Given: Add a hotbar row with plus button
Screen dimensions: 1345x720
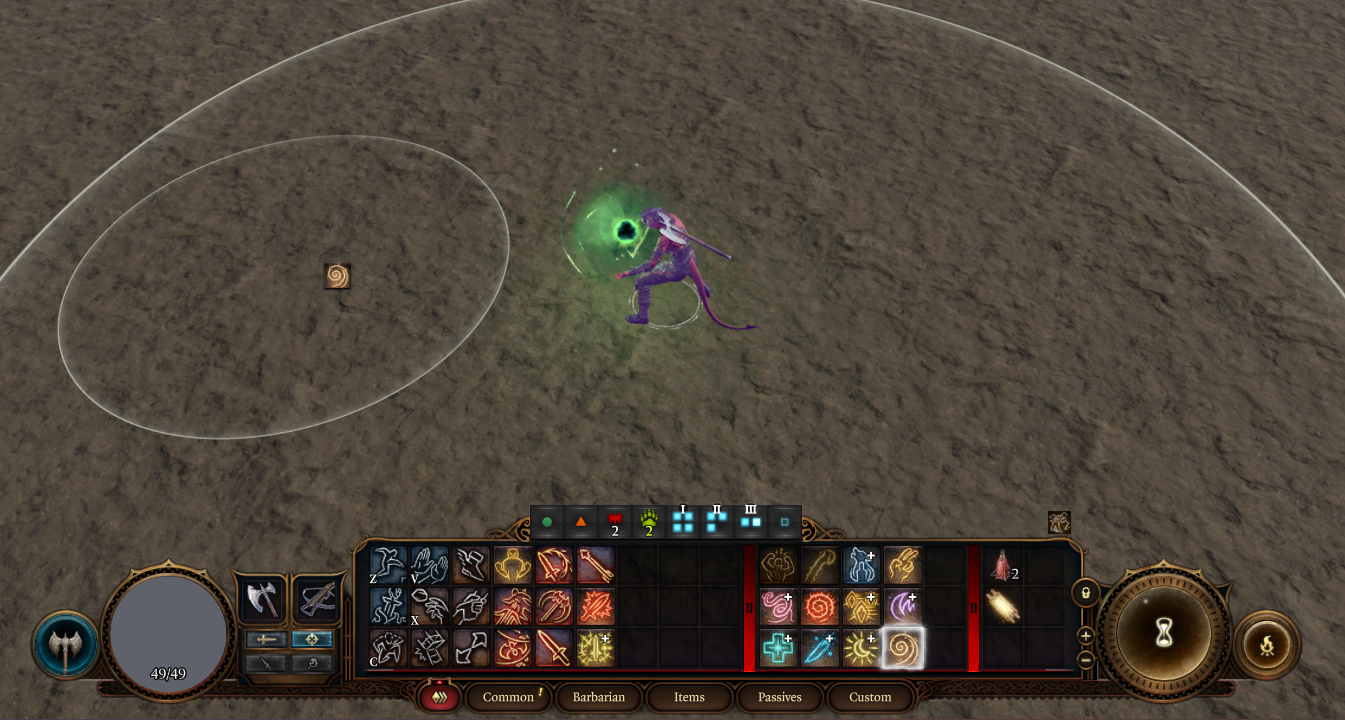Looking at the screenshot, I should point(1085,635).
